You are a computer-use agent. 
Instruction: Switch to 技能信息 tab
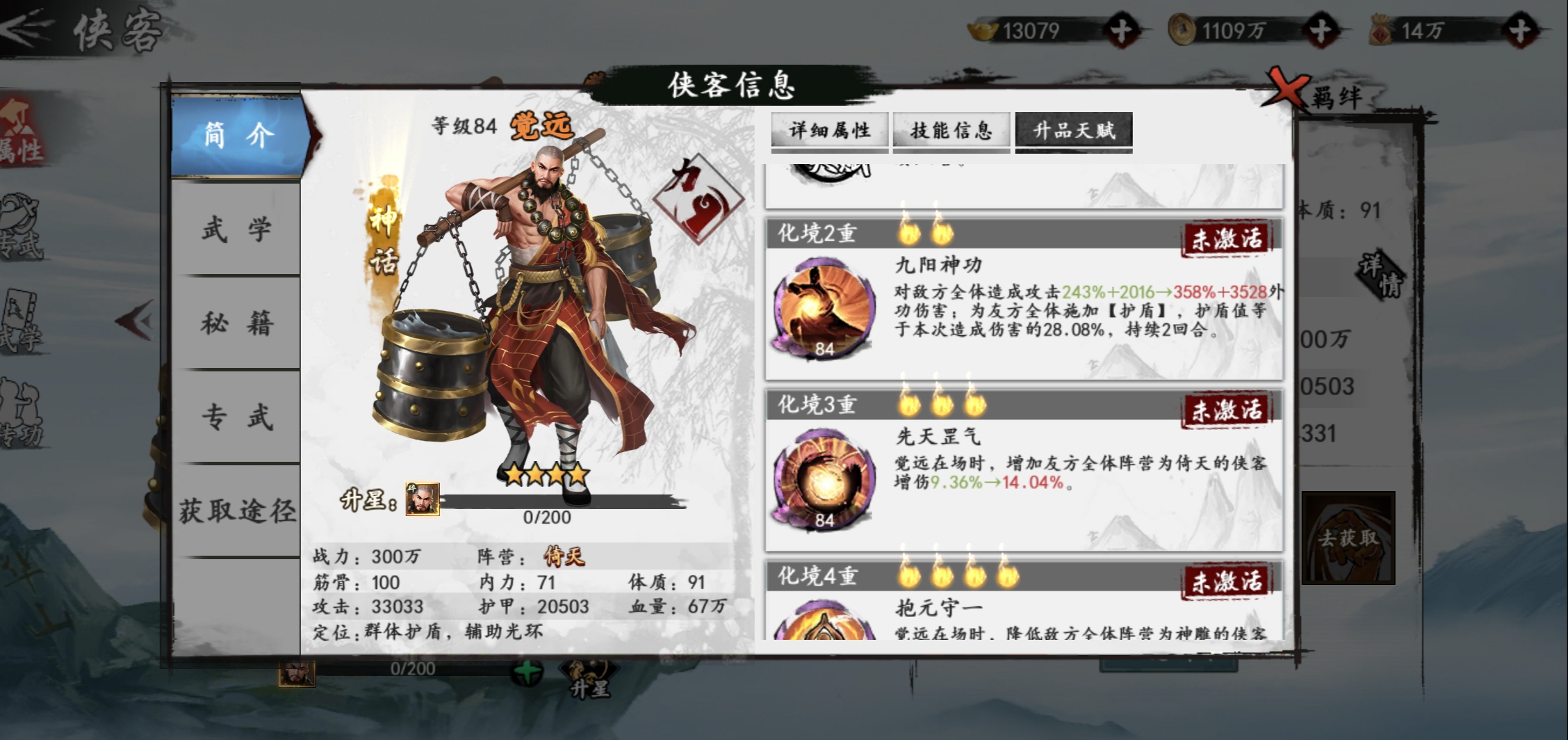(951, 130)
